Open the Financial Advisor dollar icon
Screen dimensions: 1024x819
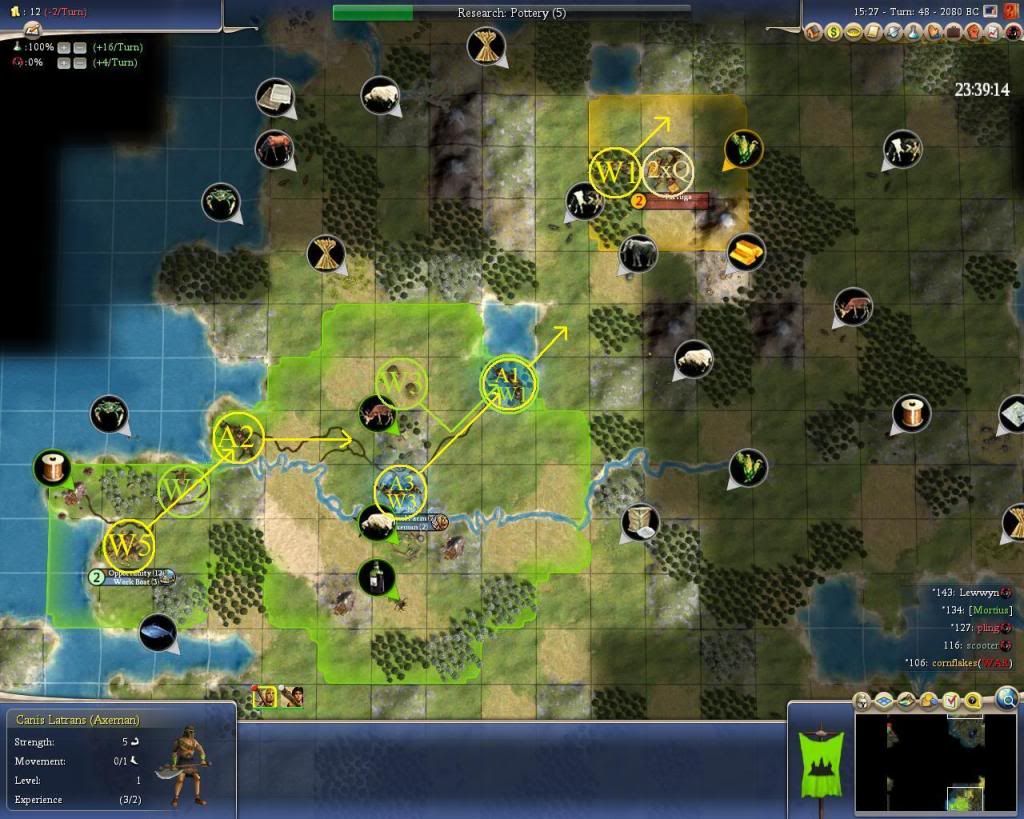(833, 33)
